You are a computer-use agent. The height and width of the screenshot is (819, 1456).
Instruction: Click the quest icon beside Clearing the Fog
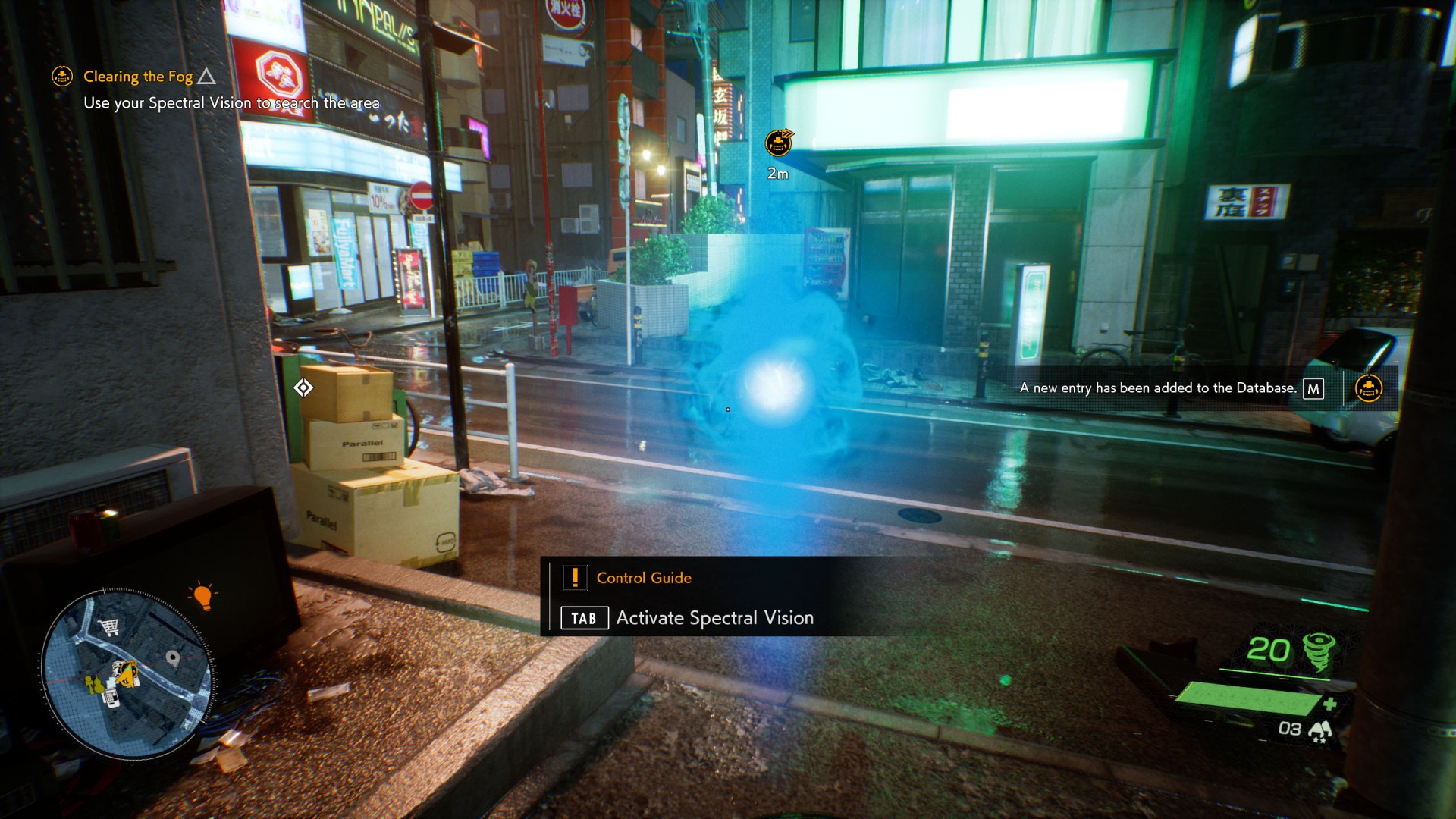pyautogui.click(x=62, y=77)
